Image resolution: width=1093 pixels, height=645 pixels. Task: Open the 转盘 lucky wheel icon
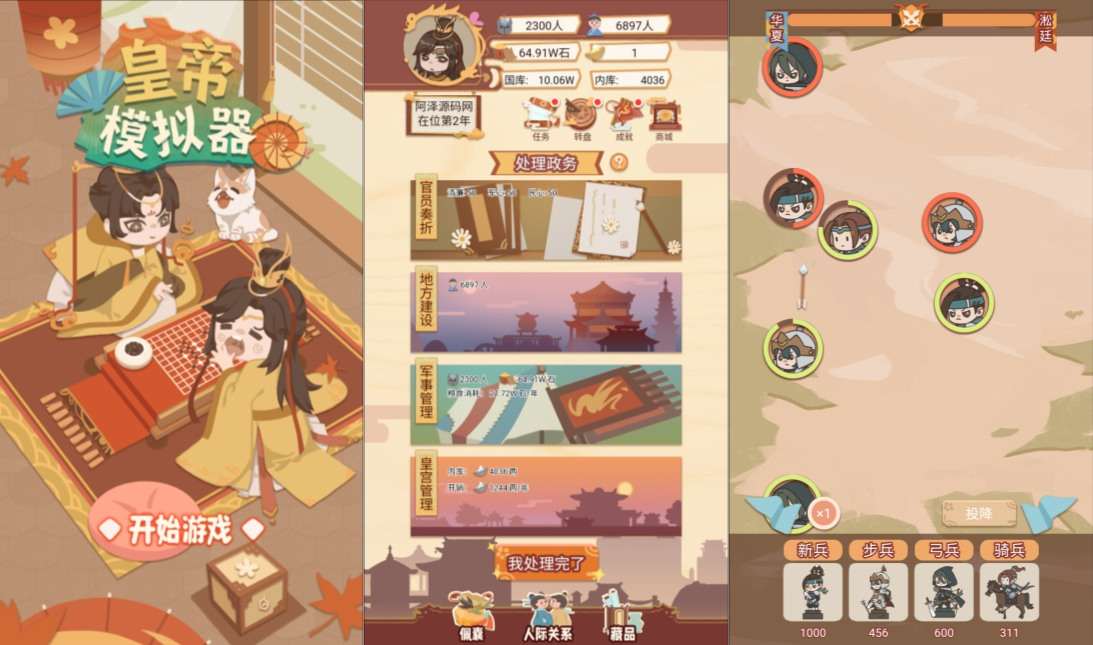pyautogui.click(x=580, y=115)
